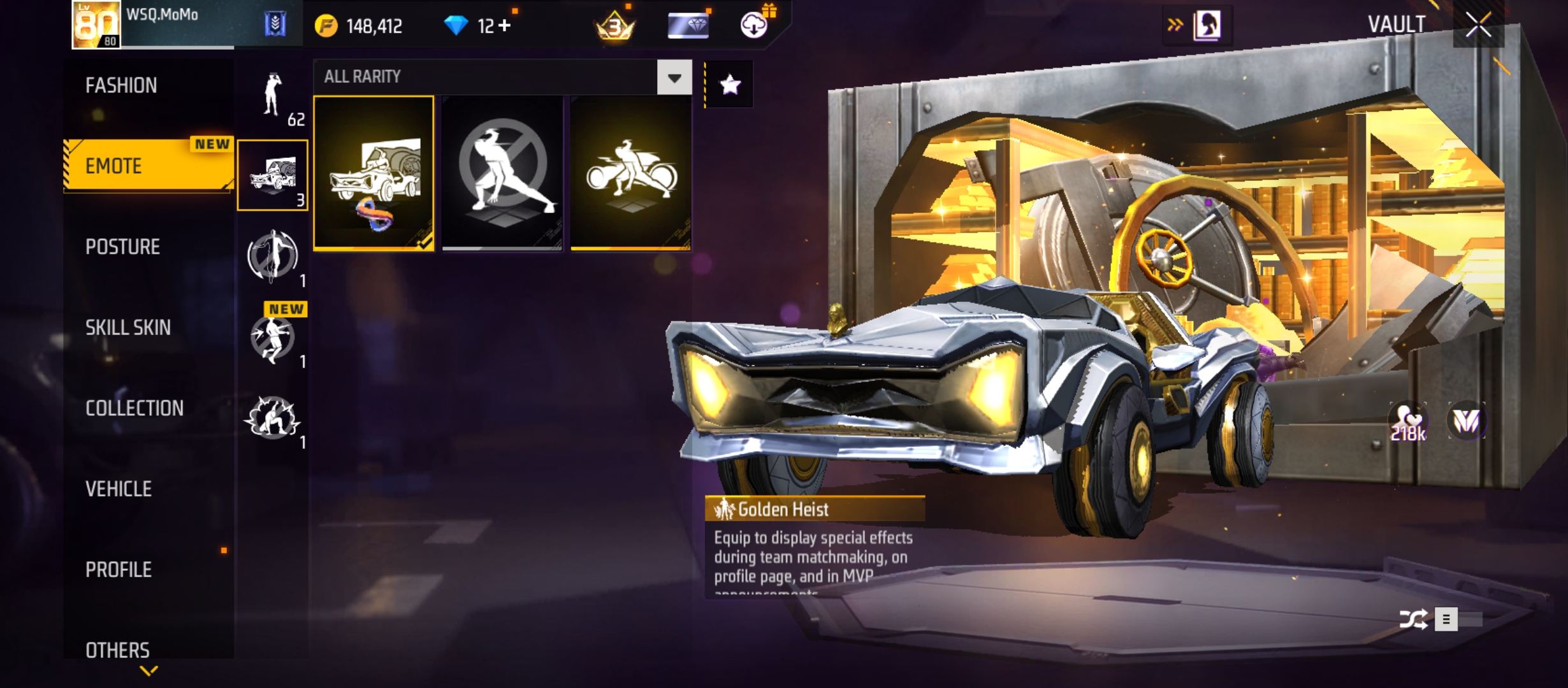Add diamonds with the plus button
The image size is (1568, 688).
coord(505,25)
